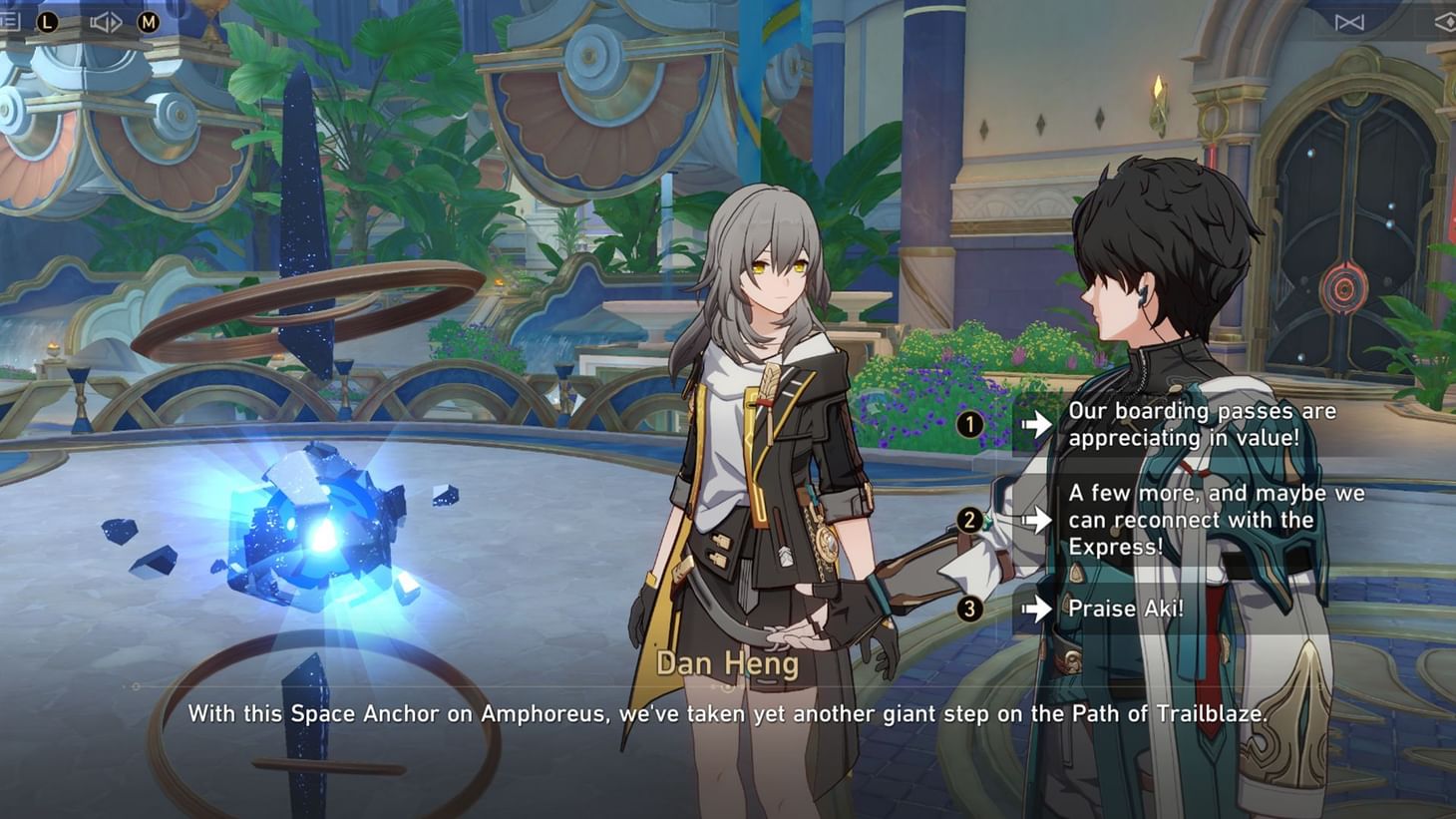Image resolution: width=1456 pixels, height=819 pixels.
Task: Select the Dan Heng name label
Action: (727, 662)
